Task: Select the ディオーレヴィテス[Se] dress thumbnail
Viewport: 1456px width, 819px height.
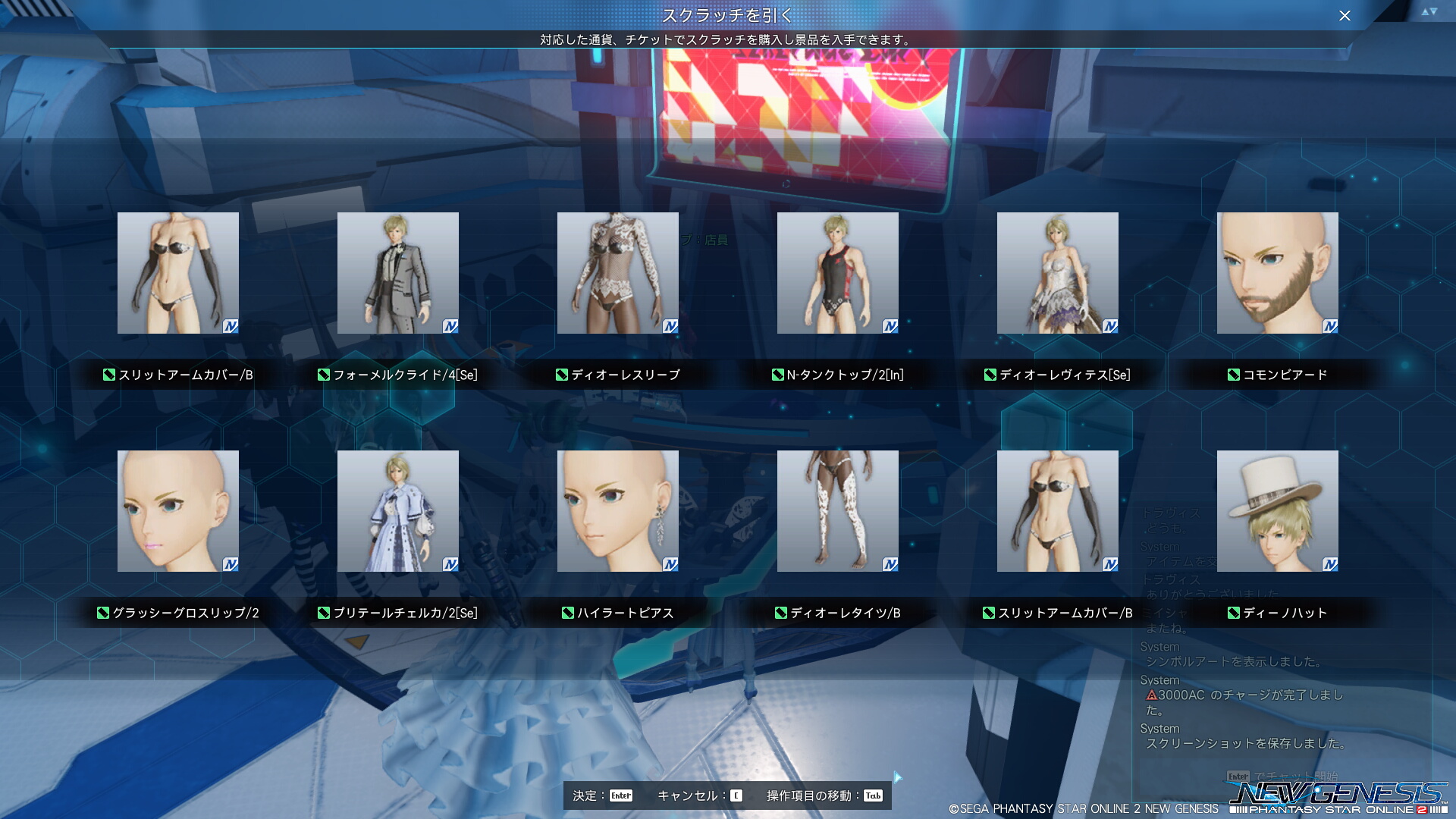Action: (x=1057, y=273)
